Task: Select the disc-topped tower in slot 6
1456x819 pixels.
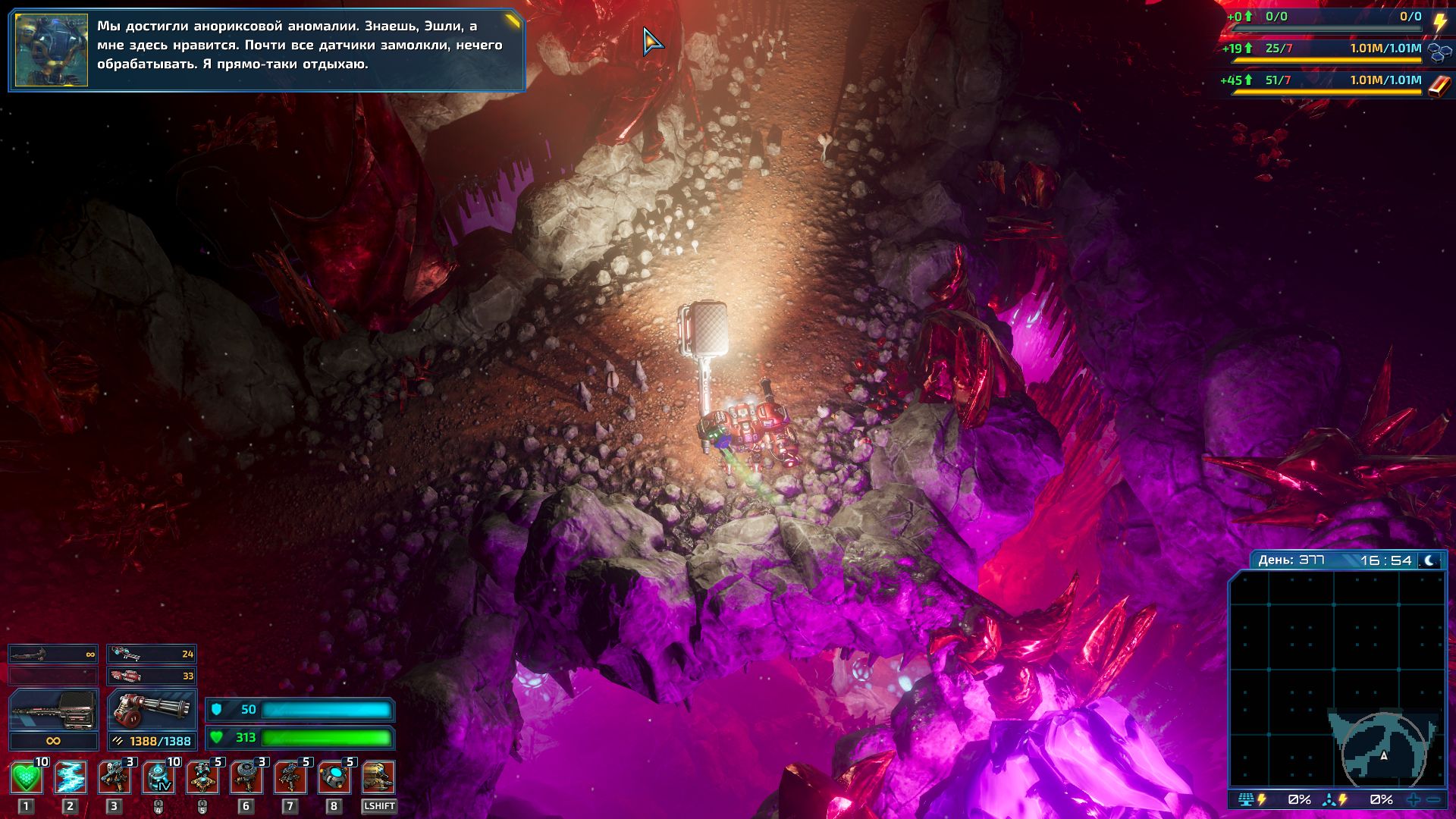Action: tap(246, 777)
